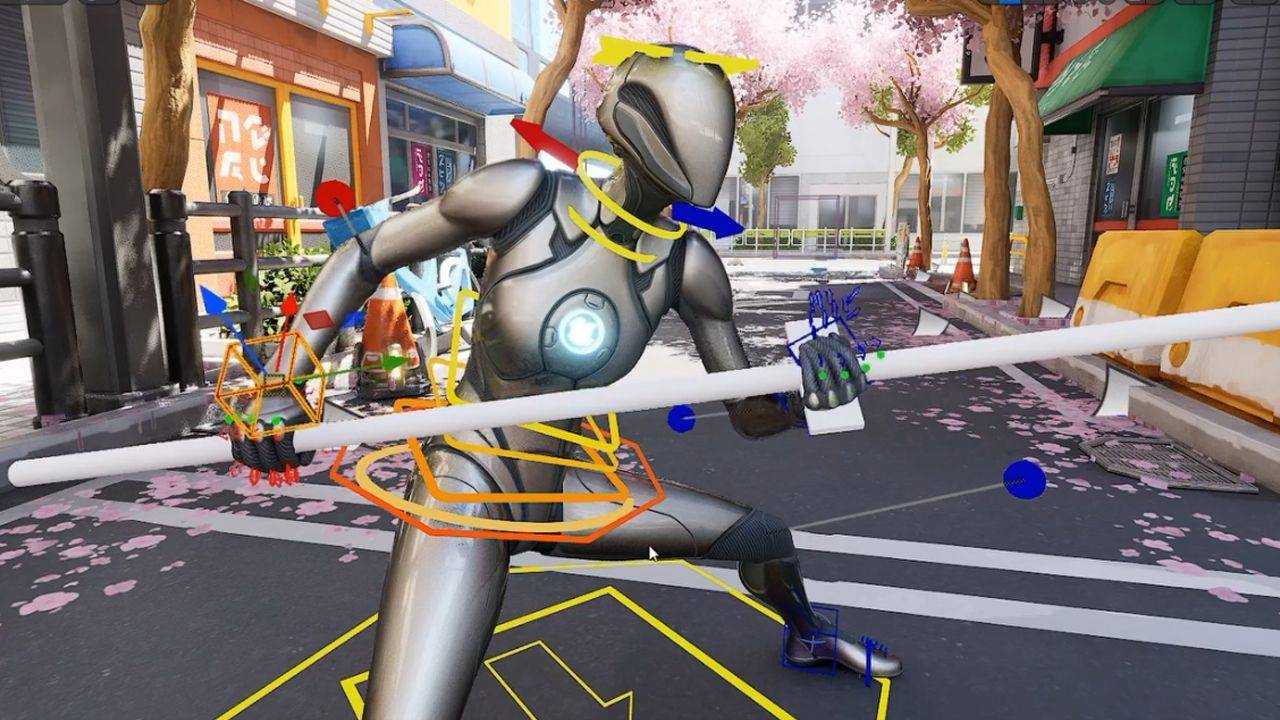Pick the blue box foot control
1280x720 pixels.
[812, 640]
